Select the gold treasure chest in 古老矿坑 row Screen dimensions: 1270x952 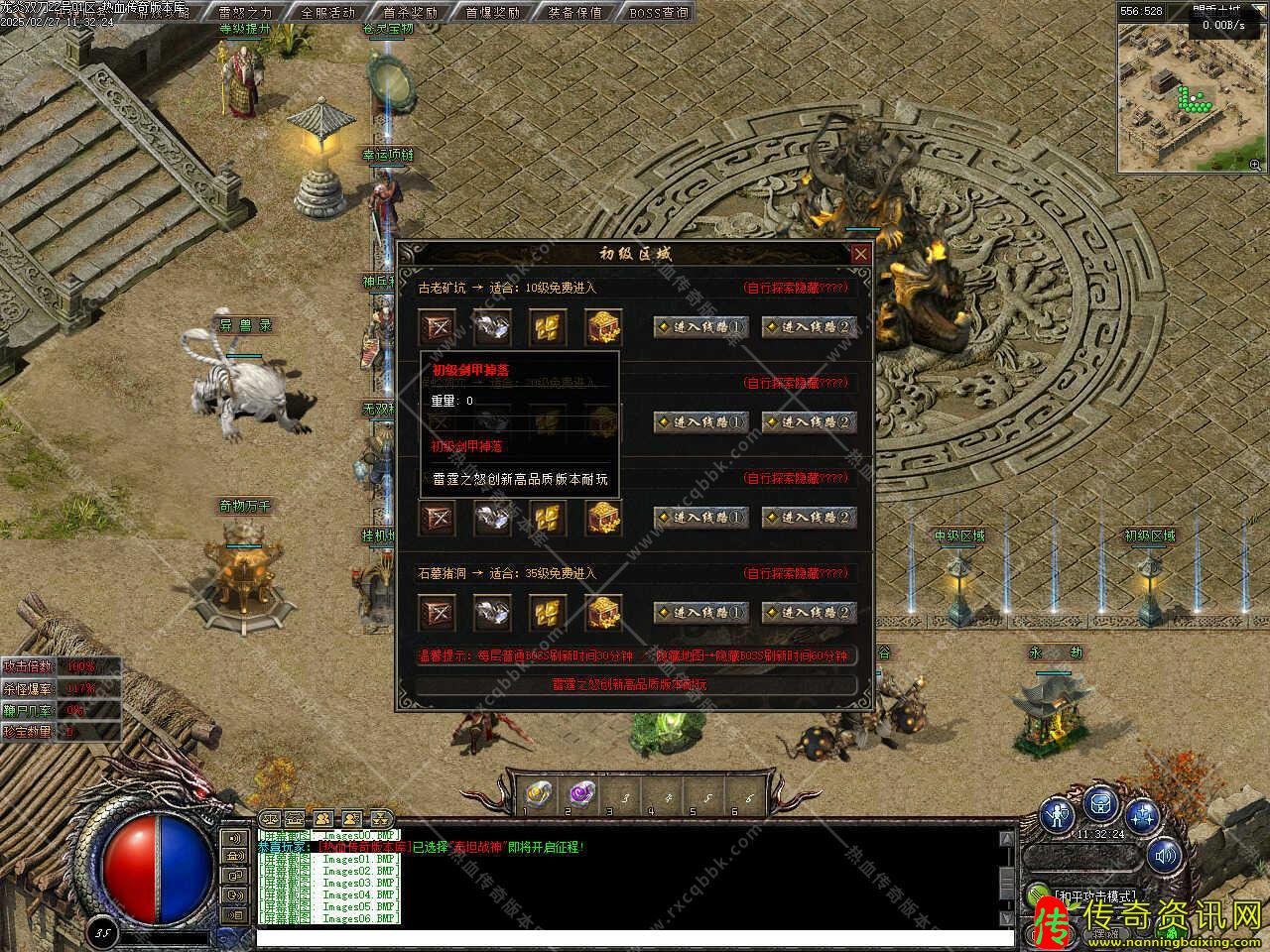[x=602, y=327]
